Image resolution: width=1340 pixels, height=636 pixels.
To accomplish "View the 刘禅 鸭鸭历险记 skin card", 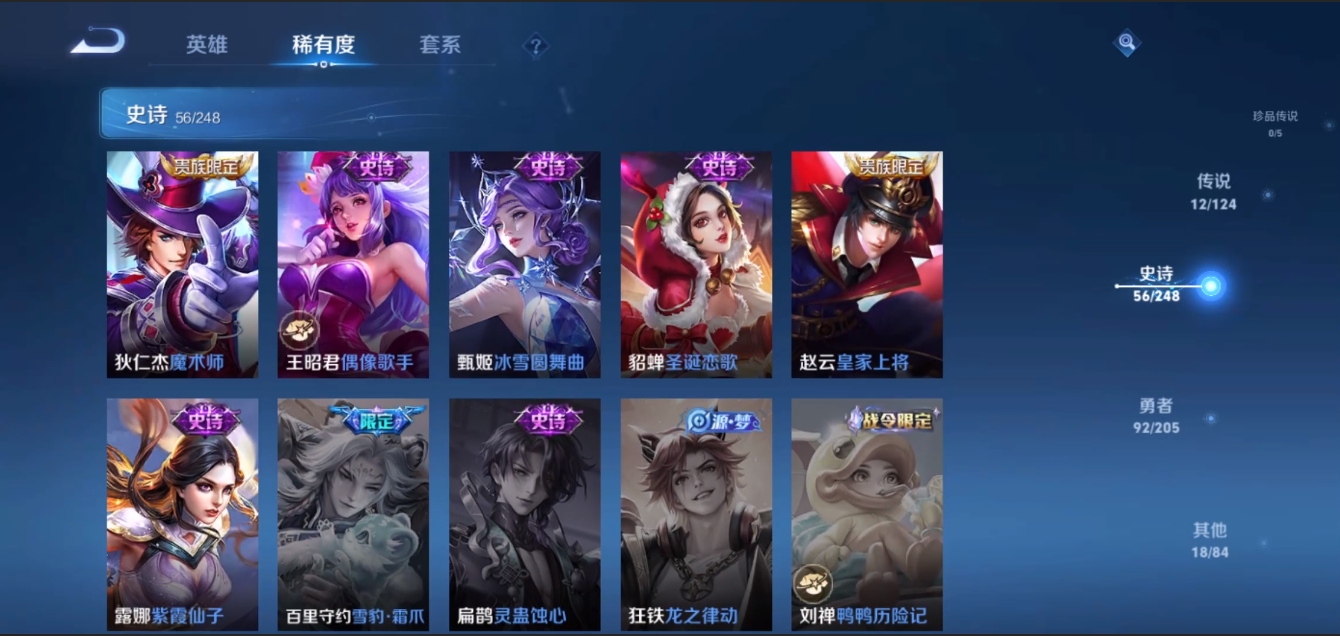I will point(867,514).
